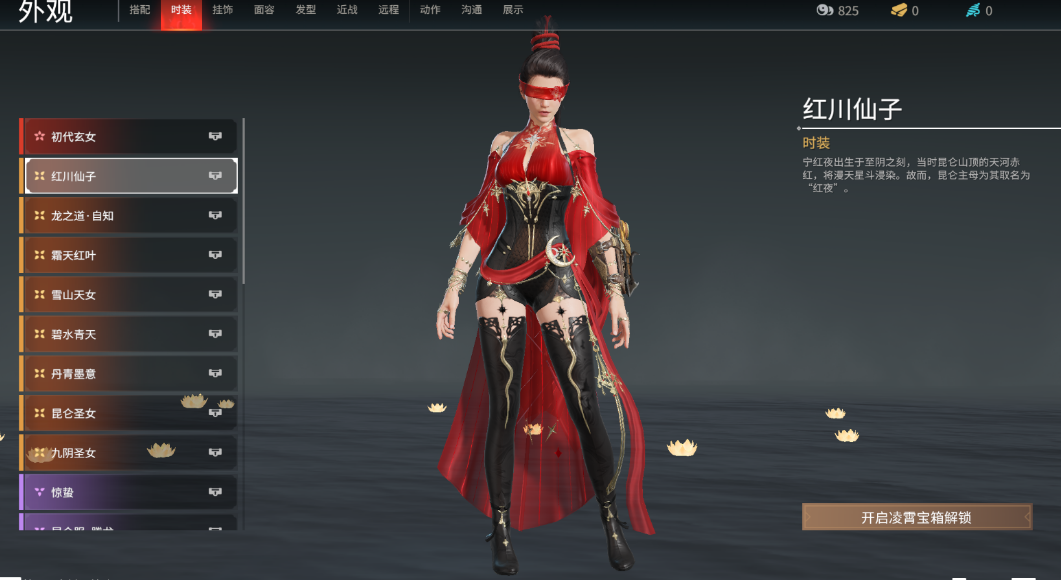Image resolution: width=1061 pixels, height=580 pixels.
Task: Choose the 碧水青天 outfit
Action: (x=128, y=334)
